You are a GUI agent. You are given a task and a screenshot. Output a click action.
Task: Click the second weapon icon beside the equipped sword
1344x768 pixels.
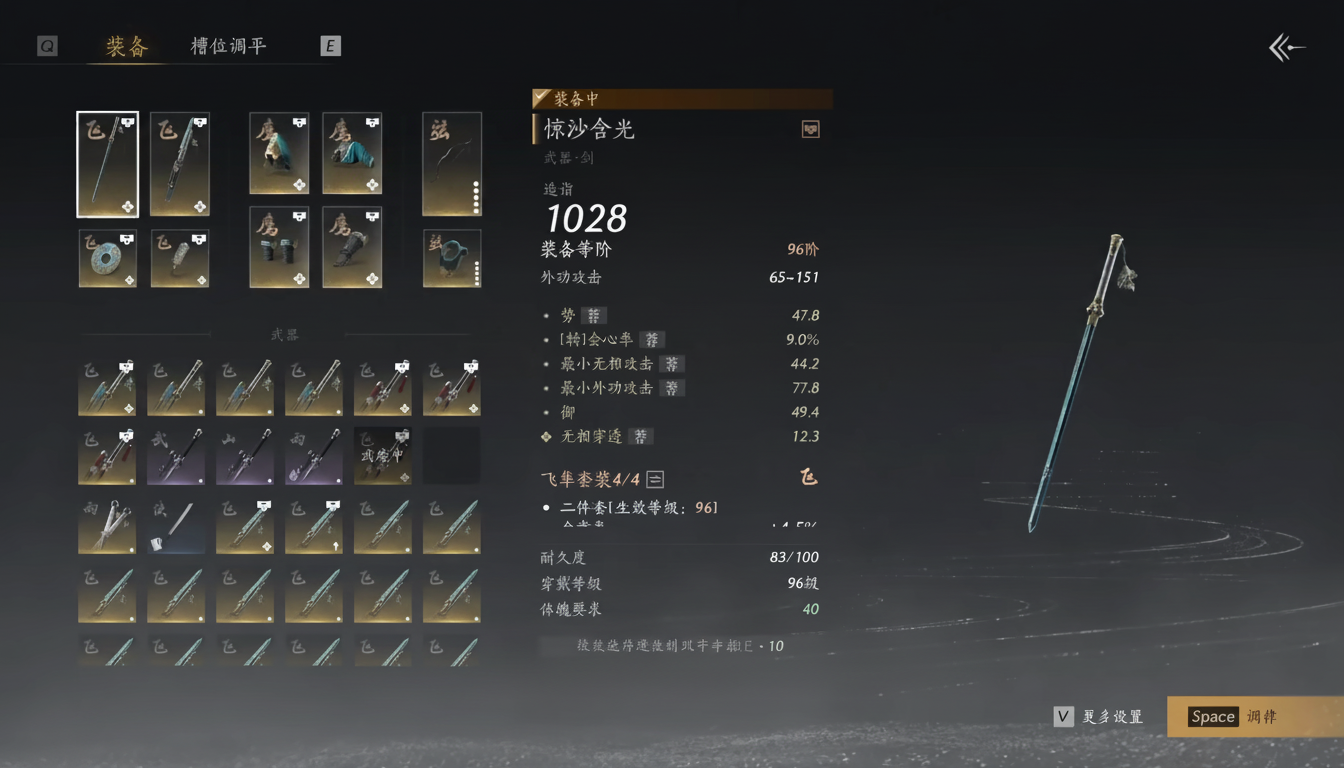coord(179,163)
